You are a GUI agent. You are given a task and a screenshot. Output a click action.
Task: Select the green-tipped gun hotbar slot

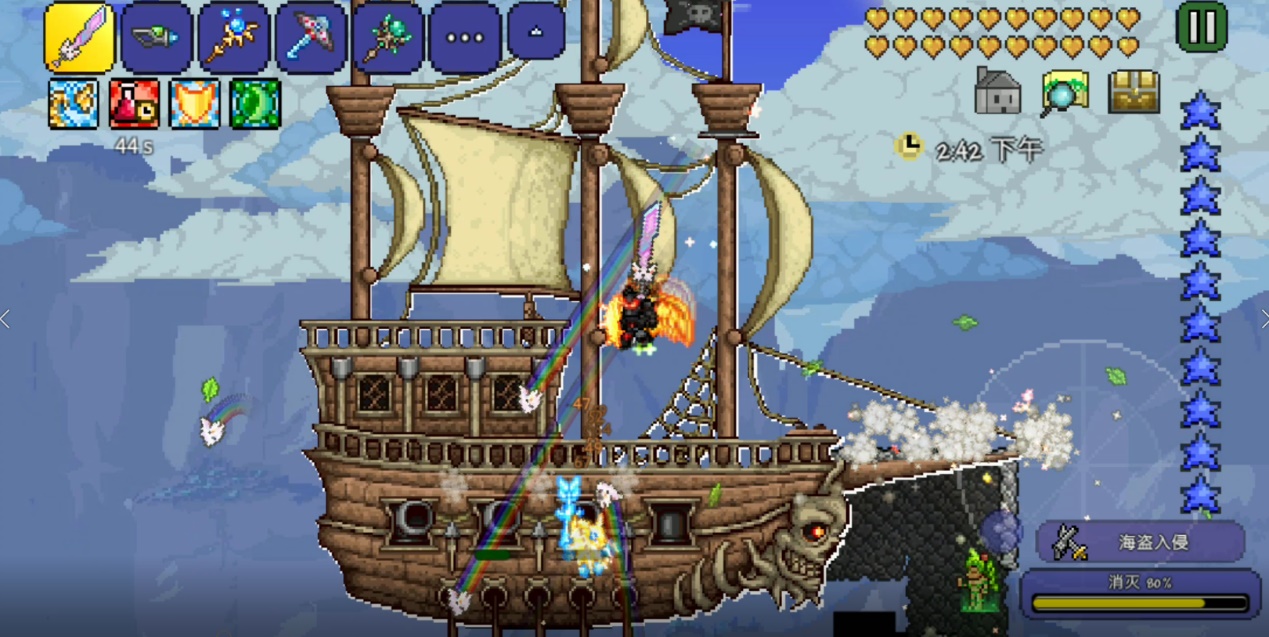point(157,37)
